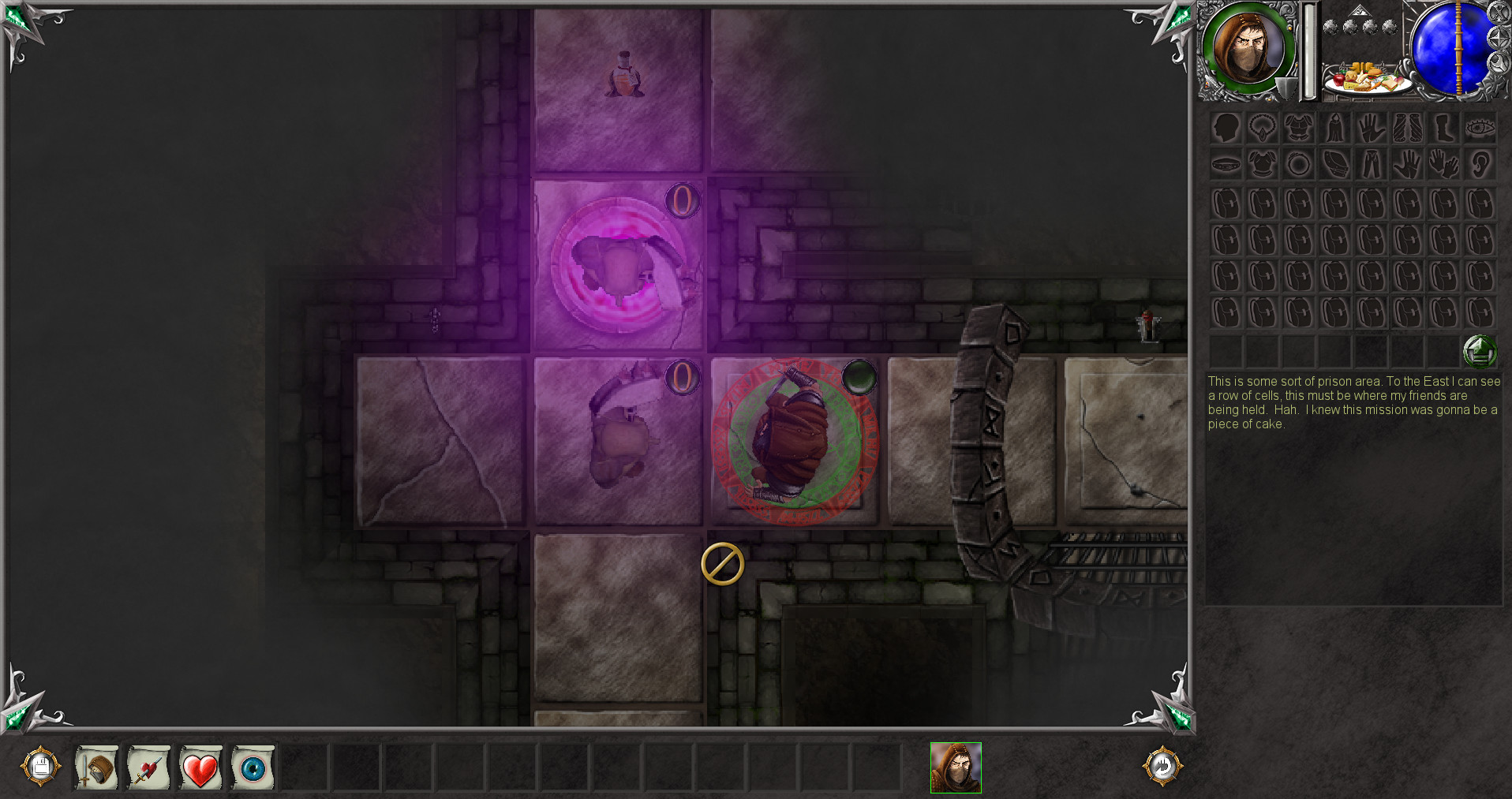Open the character sheet scroll with sword and hood
This screenshot has height=799, width=1512.
(96, 767)
